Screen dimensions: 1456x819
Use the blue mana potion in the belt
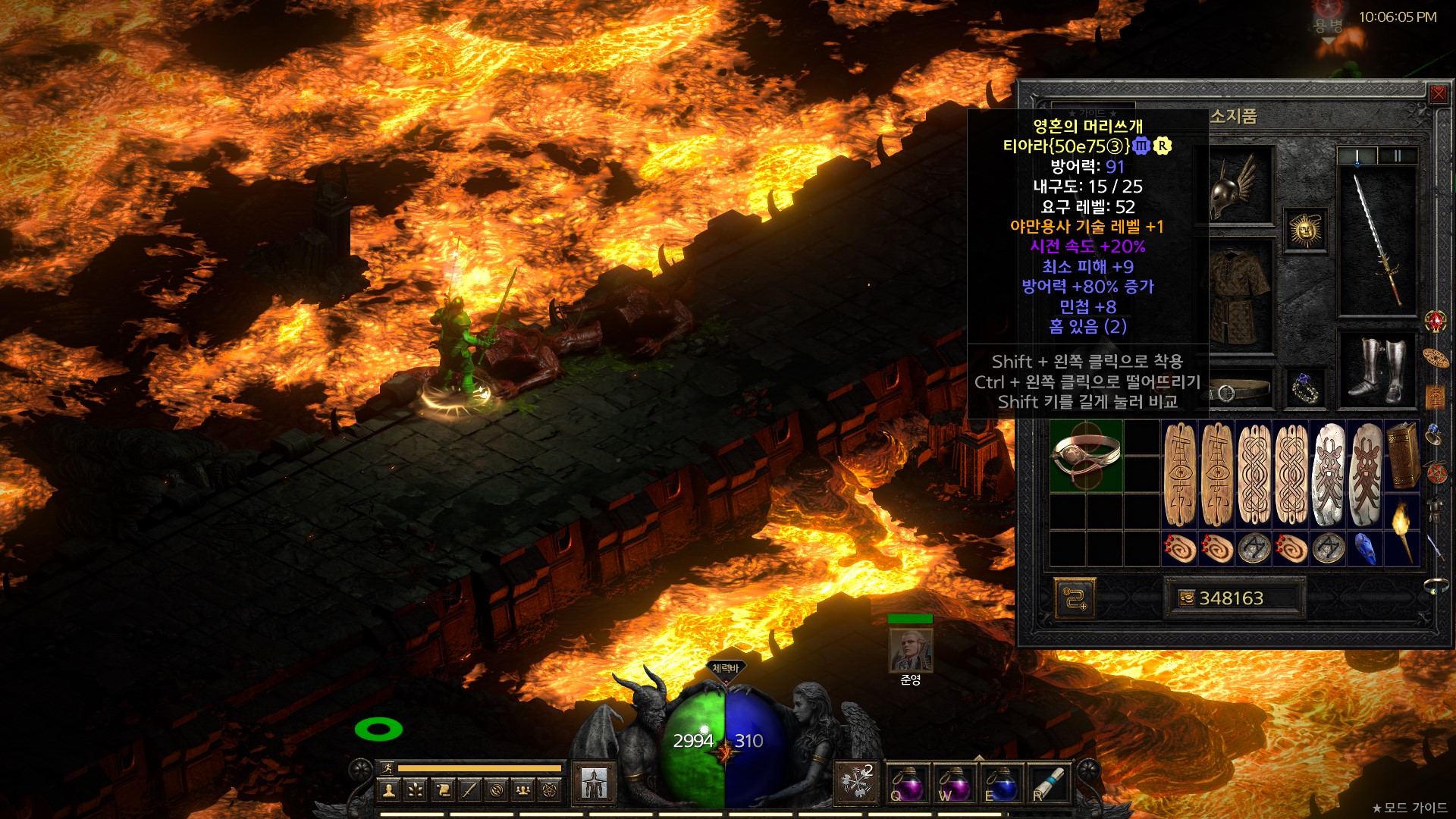tap(1001, 784)
